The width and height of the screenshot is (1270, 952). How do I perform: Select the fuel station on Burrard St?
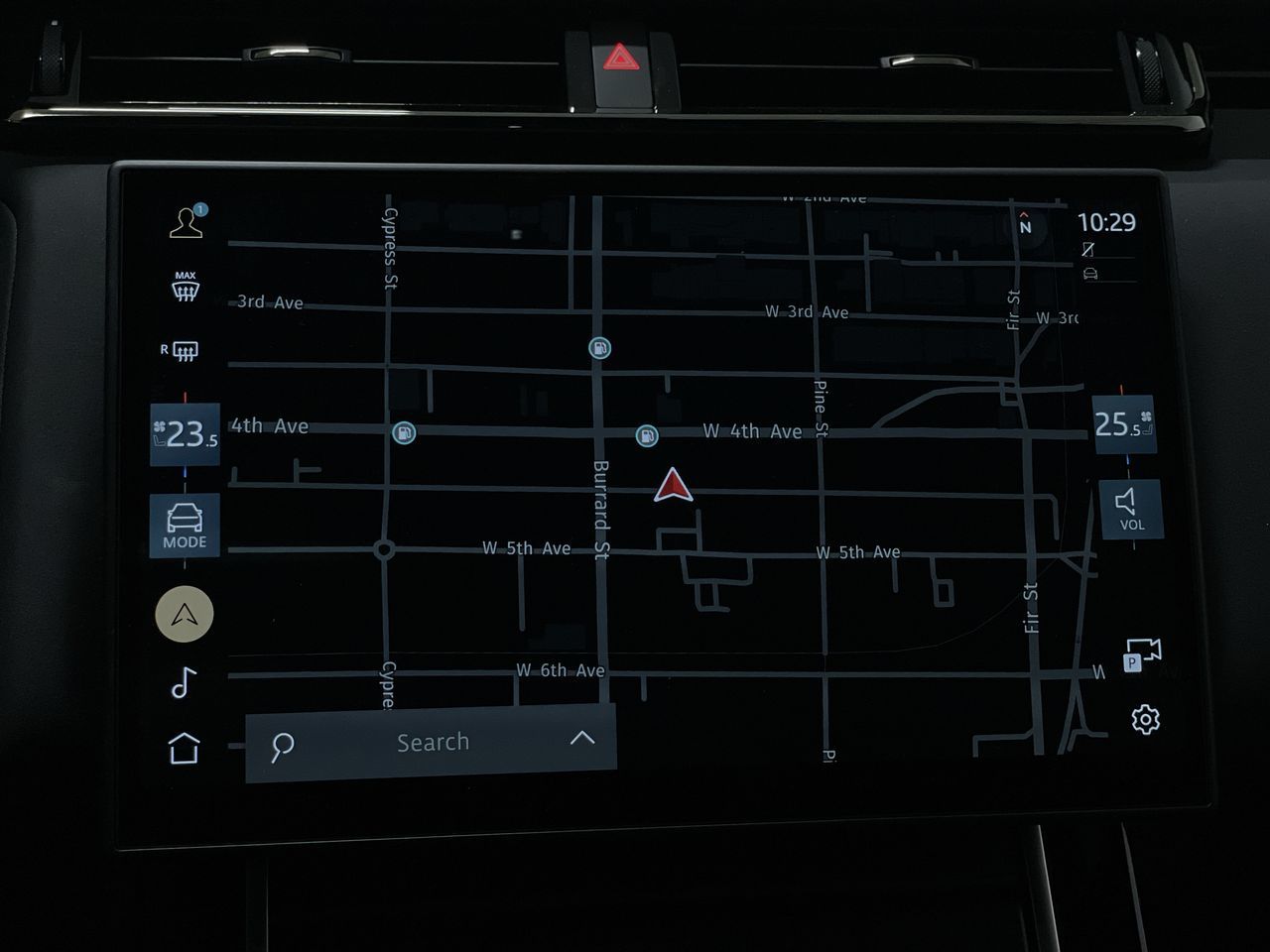coord(601,348)
